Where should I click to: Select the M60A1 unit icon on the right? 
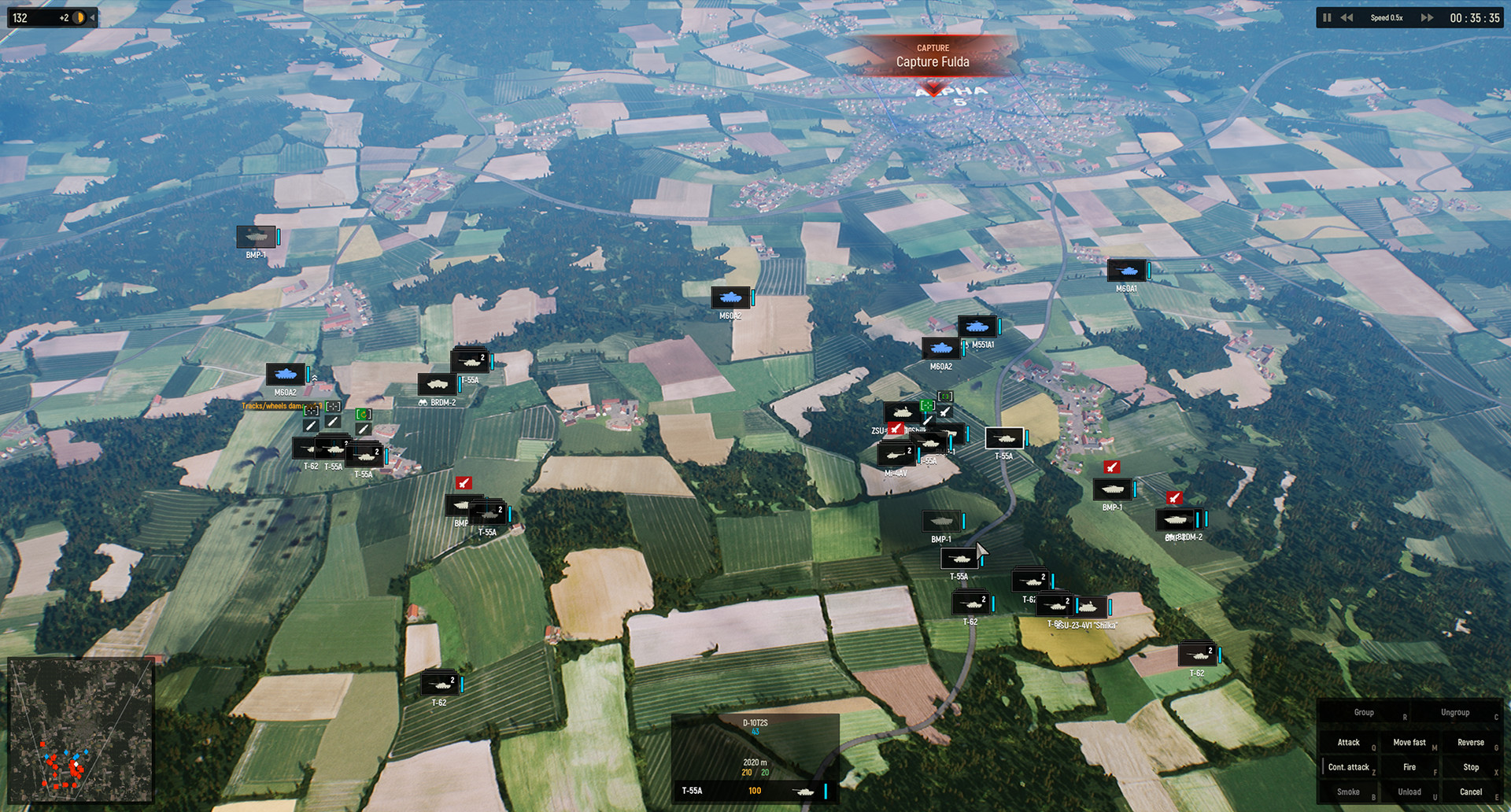(1128, 271)
